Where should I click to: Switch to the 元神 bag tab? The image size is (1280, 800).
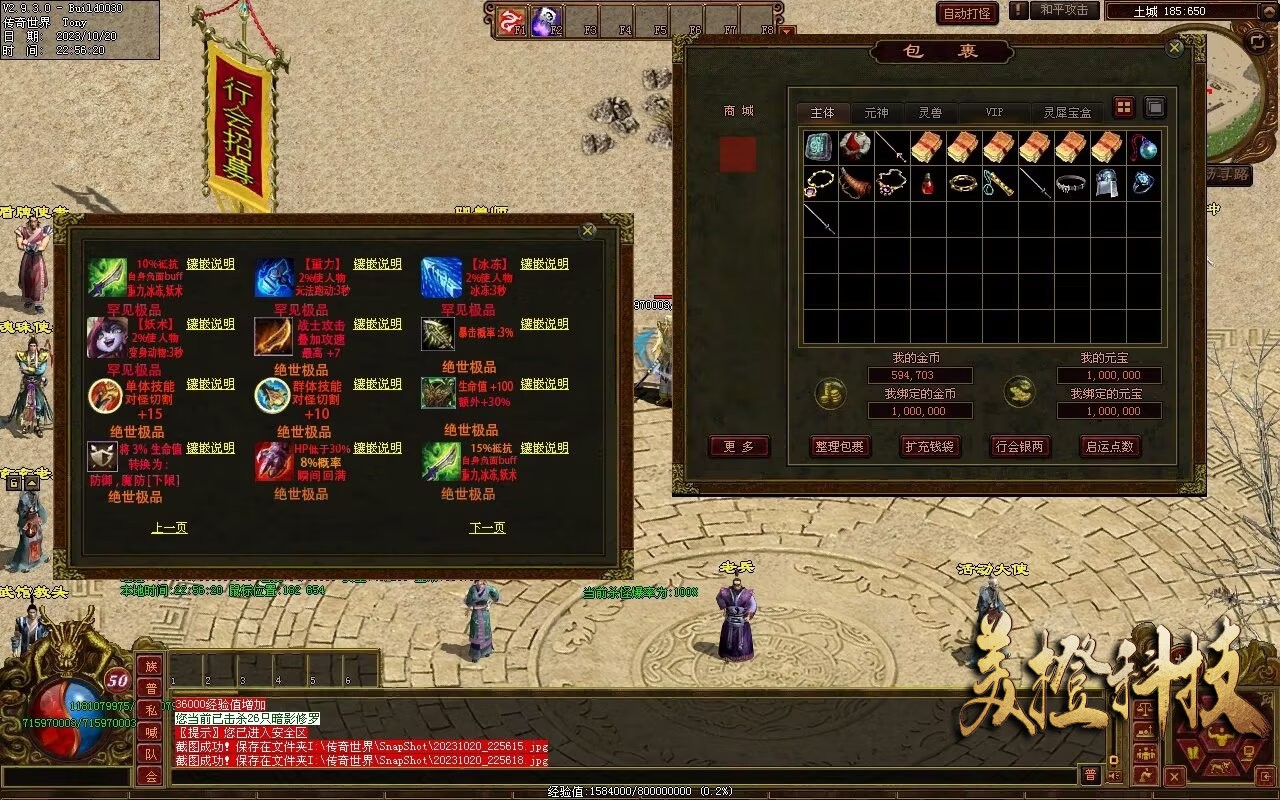[876, 112]
